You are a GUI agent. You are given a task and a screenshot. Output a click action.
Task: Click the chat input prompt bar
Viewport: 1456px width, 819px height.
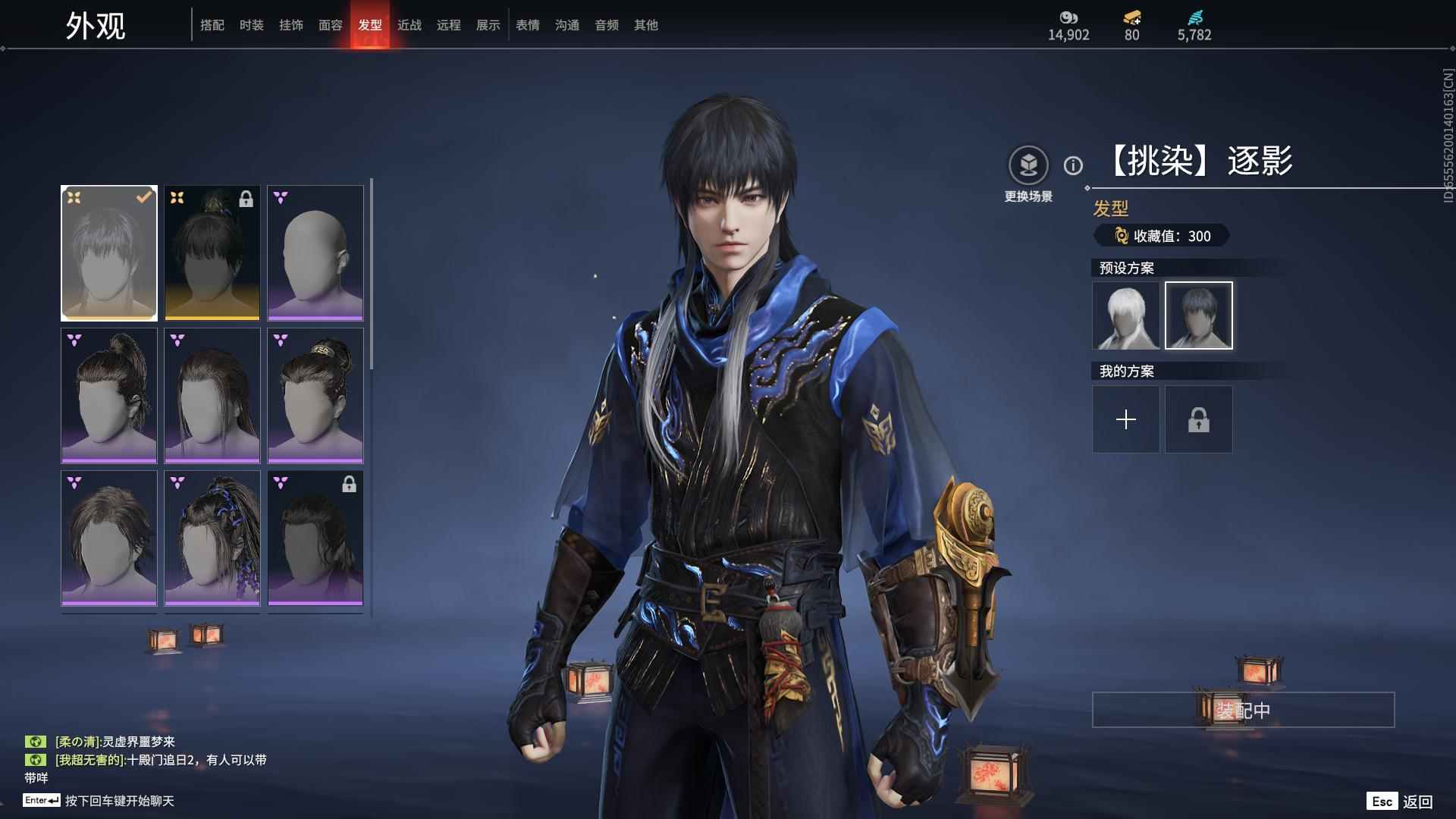click(119, 801)
